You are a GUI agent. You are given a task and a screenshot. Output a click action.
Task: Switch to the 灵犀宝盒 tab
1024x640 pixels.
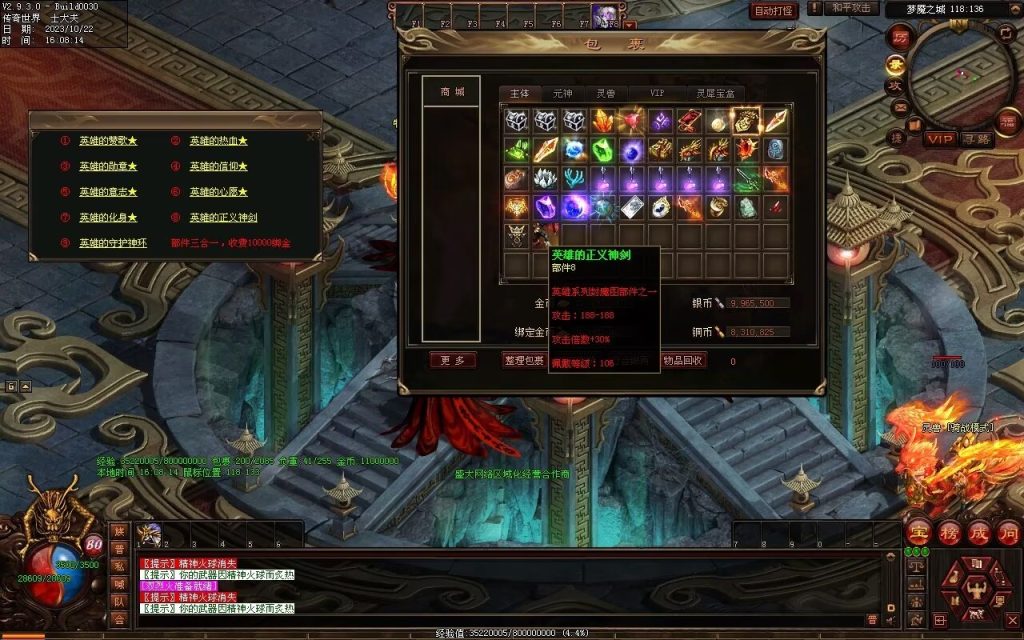[x=714, y=93]
